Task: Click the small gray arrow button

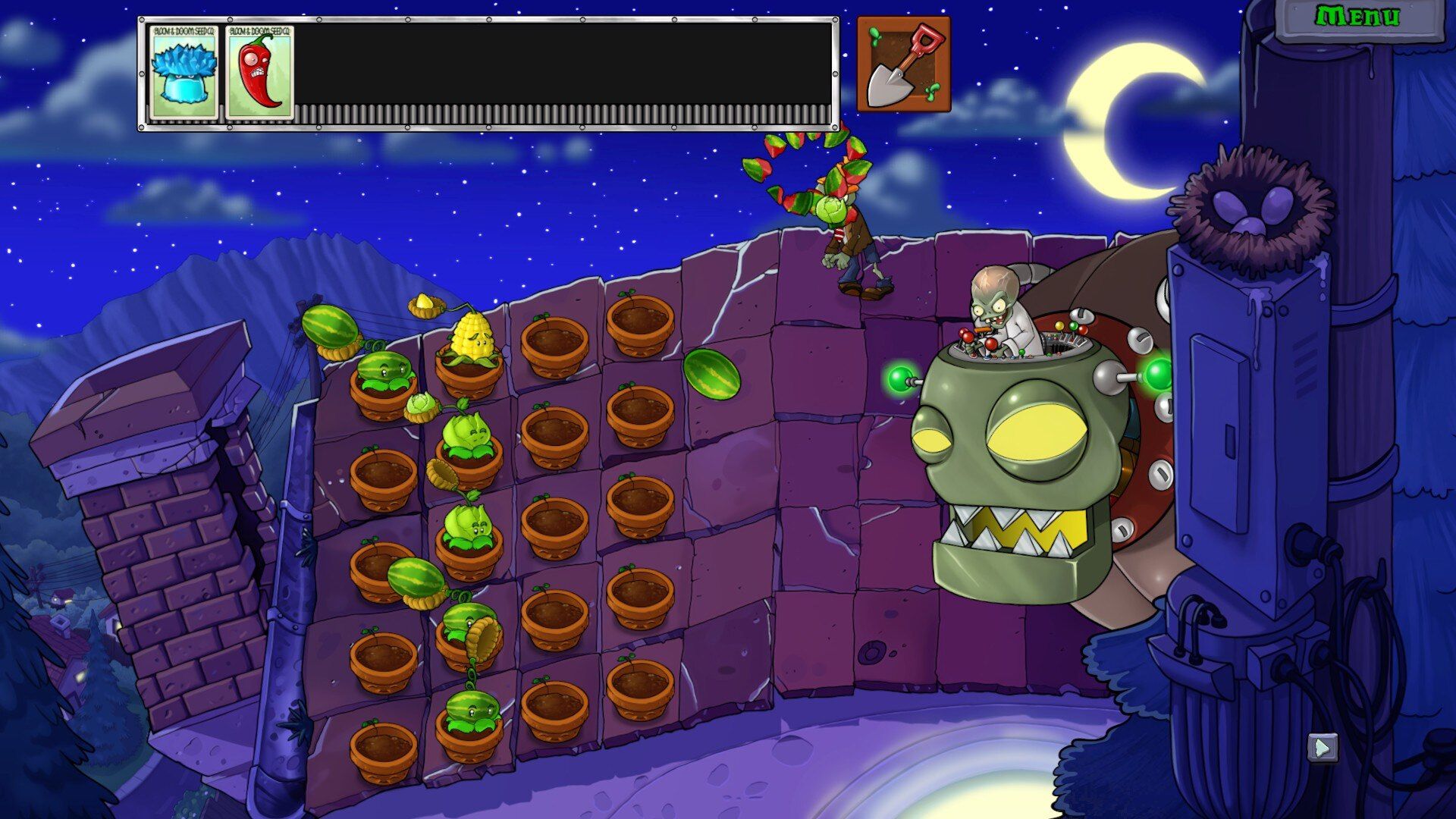Action: (1322, 748)
